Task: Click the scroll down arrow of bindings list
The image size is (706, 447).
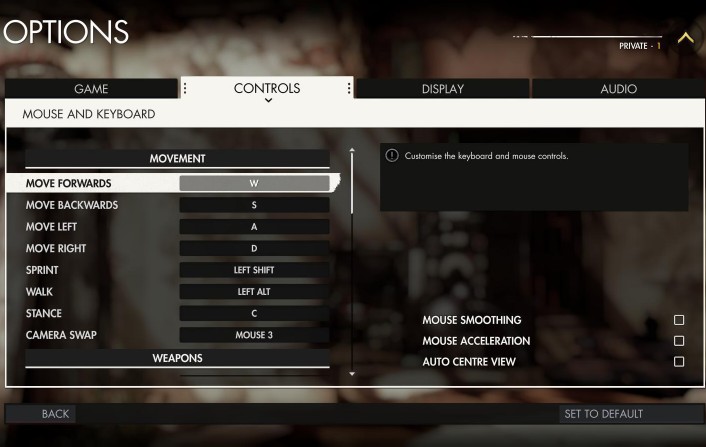Action: pyautogui.click(x=351, y=374)
